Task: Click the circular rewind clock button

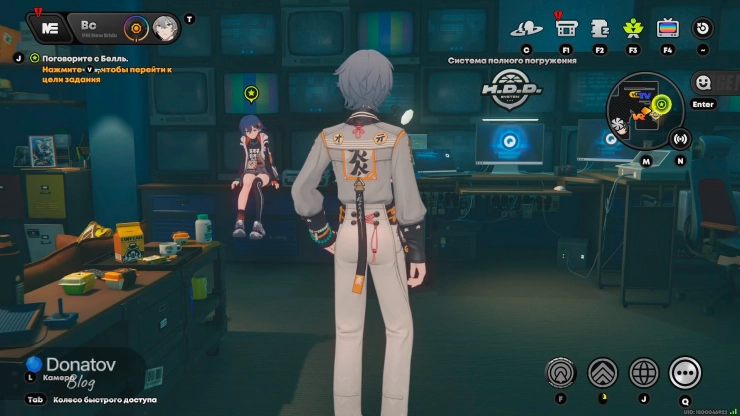Action: click(703, 28)
